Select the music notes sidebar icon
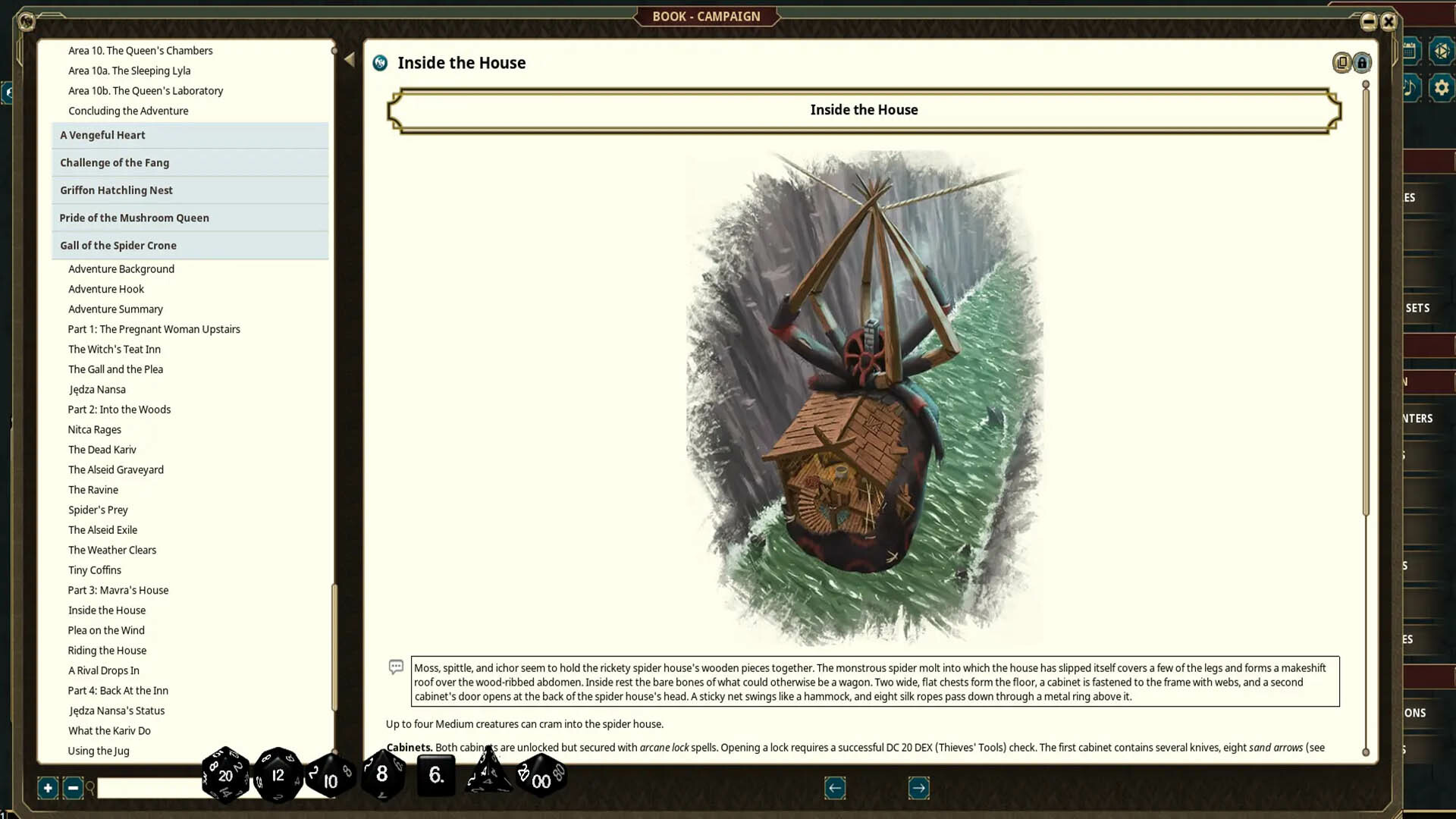This screenshot has width=1456, height=819. 1409,89
